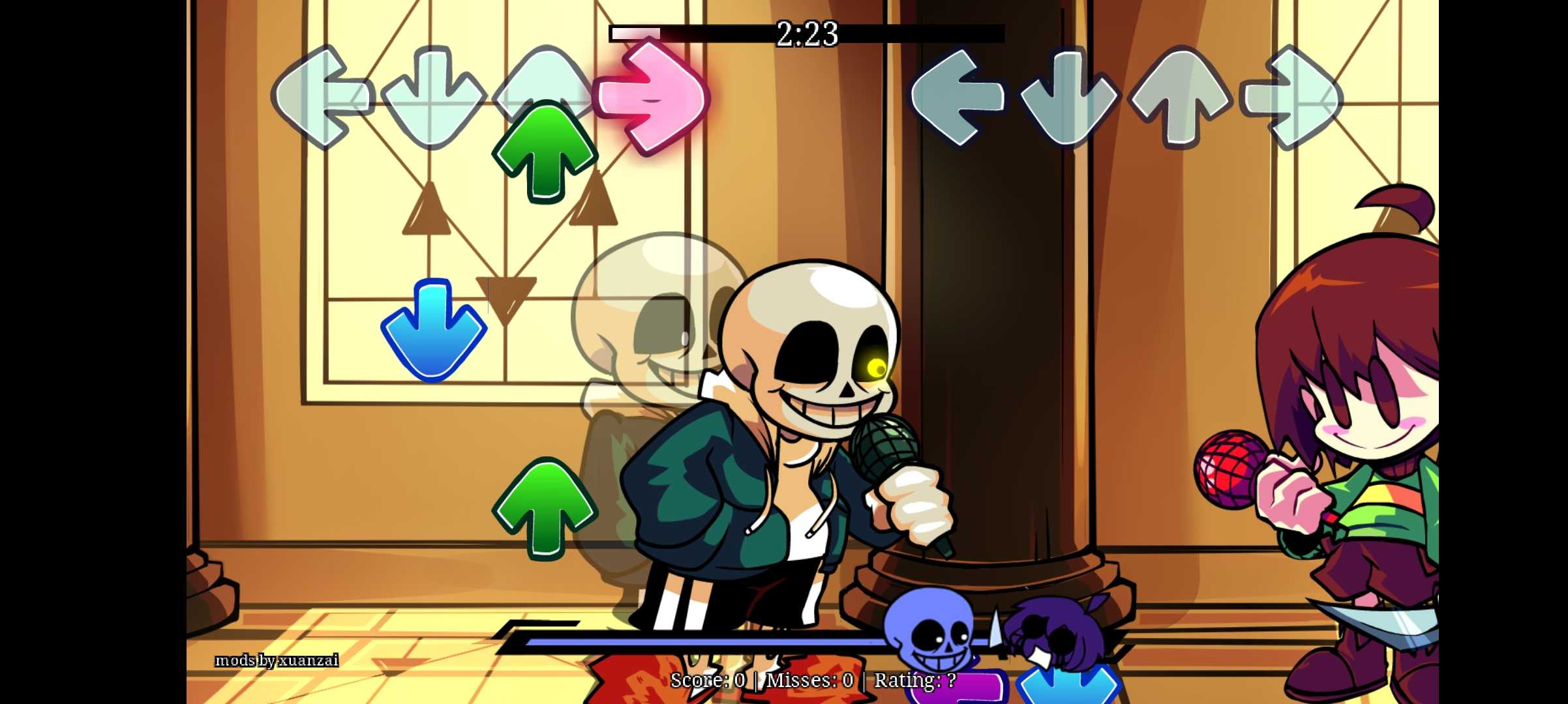Tap the player's left strum arrow on the right side
The image size is (1568, 704).
point(959,96)
